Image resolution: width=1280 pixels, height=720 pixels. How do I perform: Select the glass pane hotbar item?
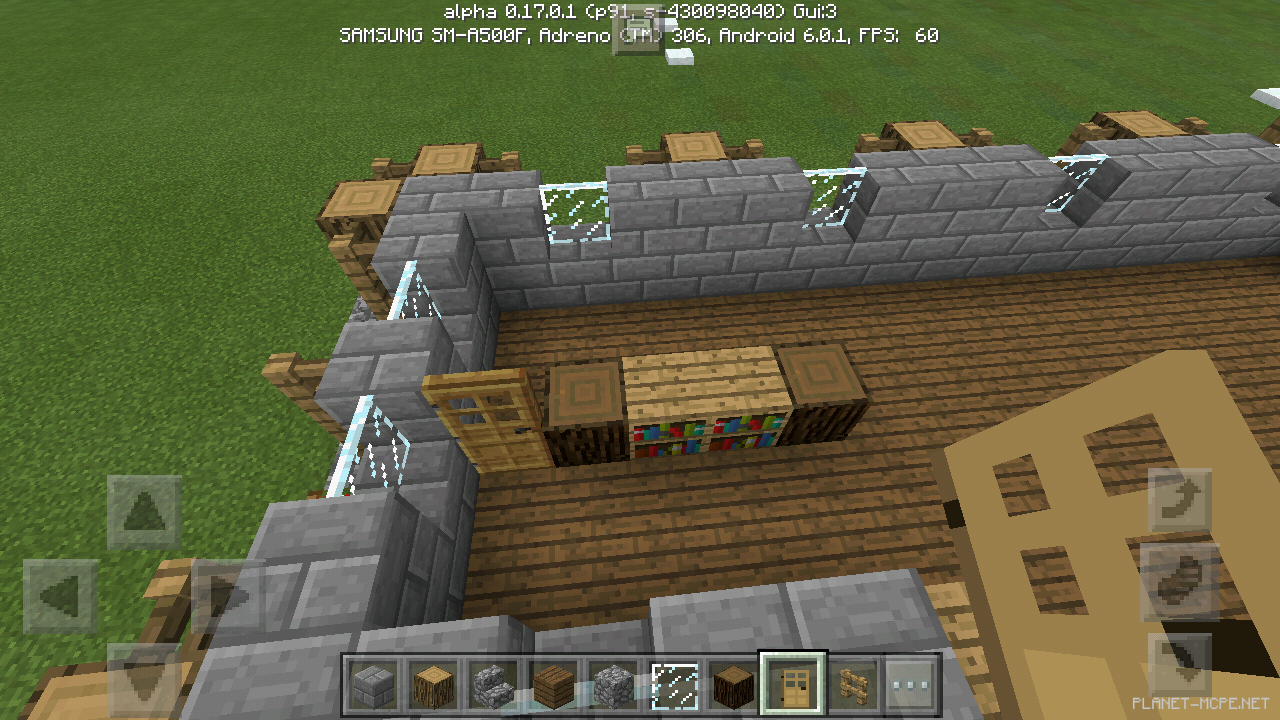672,685
